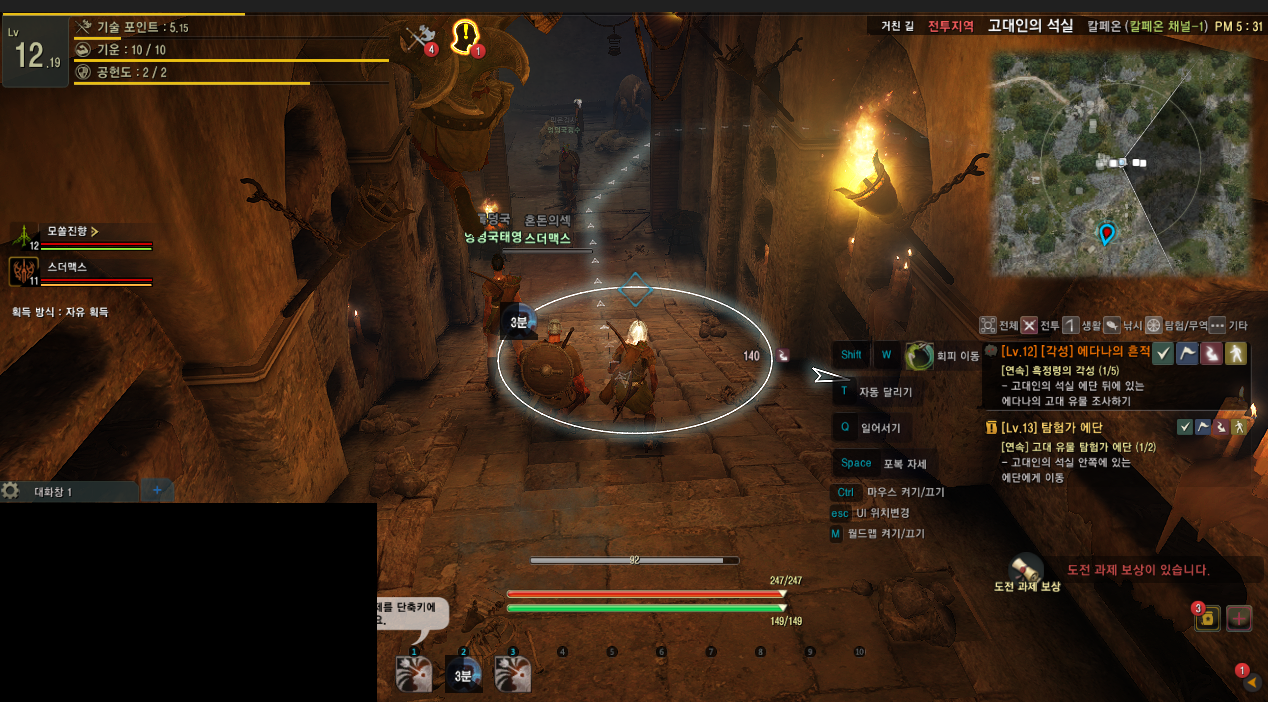1268x702 pixels.
Task: Add a new chat tab with plus button
Action: (157, 490)
